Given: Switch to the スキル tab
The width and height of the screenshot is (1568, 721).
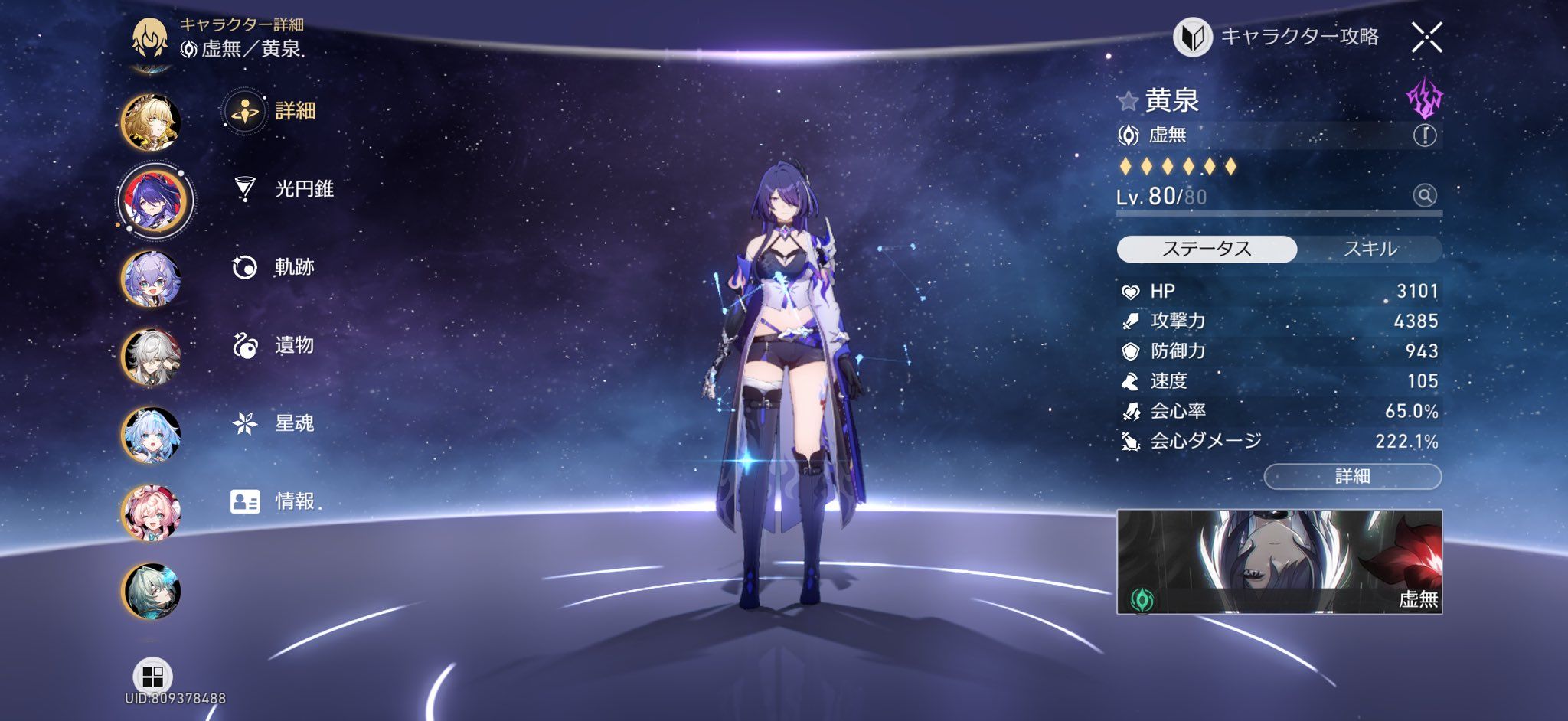Looking at the screenshot, I should point(1370,249).
